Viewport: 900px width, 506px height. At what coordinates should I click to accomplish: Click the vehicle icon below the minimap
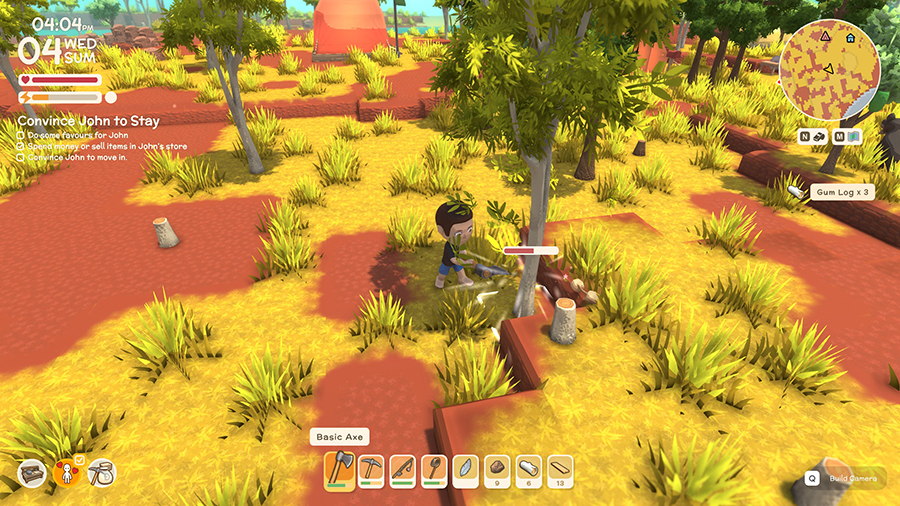tap(820, 136)
